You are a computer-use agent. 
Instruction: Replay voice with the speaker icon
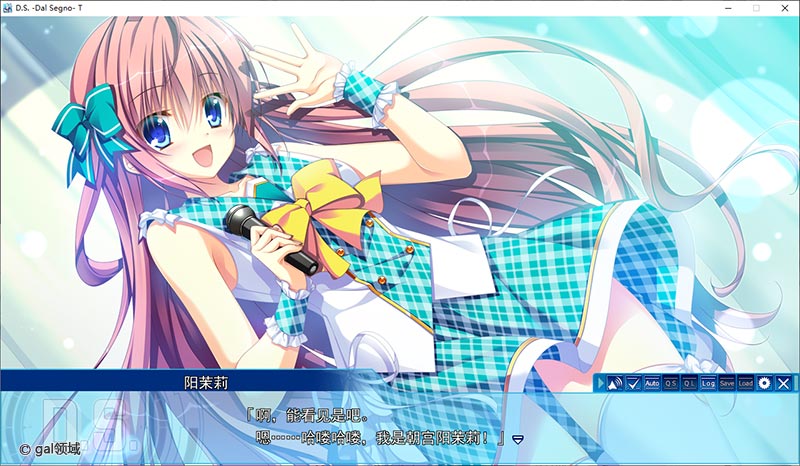click(x=615, y=383)
